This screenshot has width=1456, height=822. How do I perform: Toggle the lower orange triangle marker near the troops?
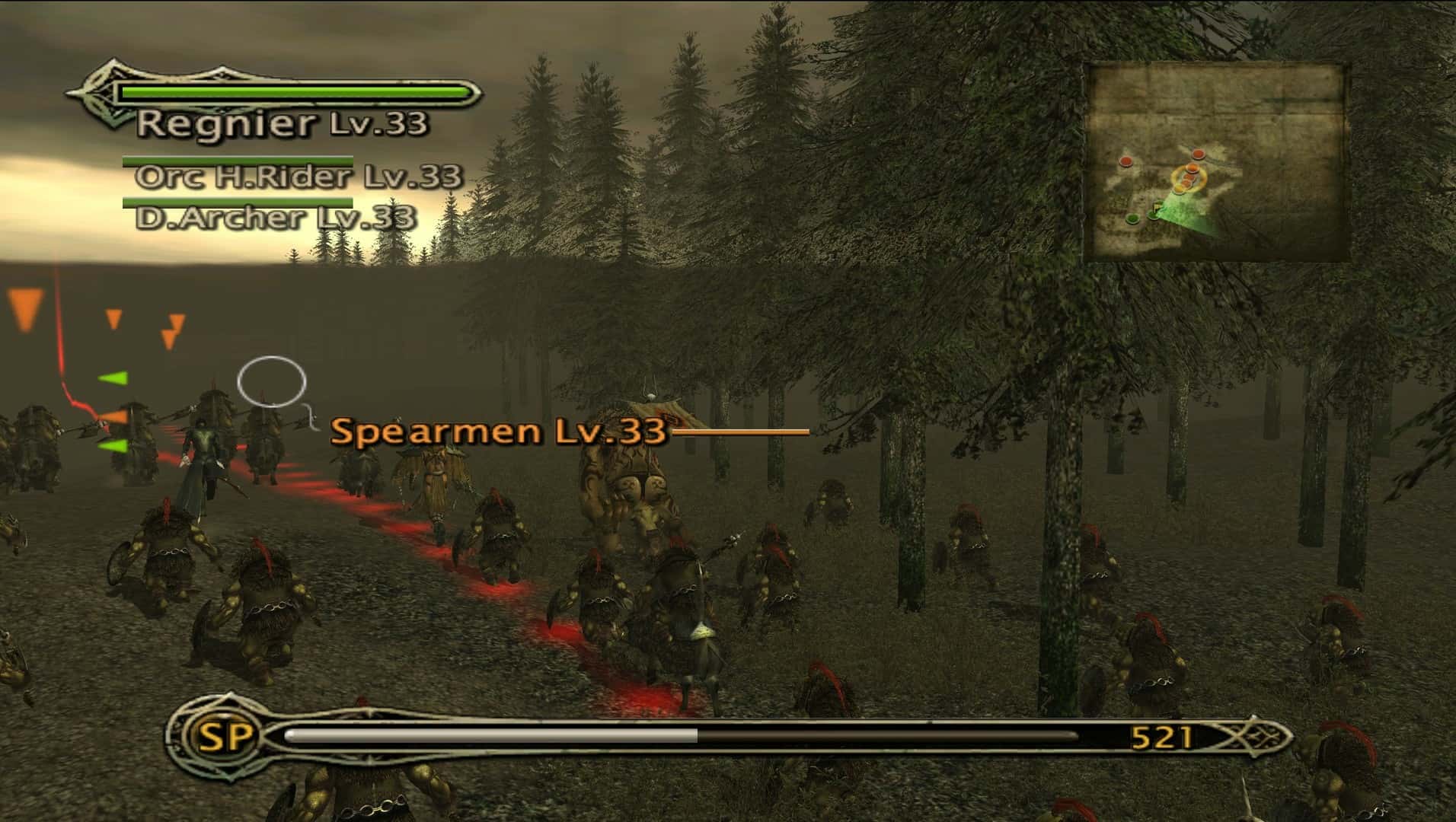113,416
